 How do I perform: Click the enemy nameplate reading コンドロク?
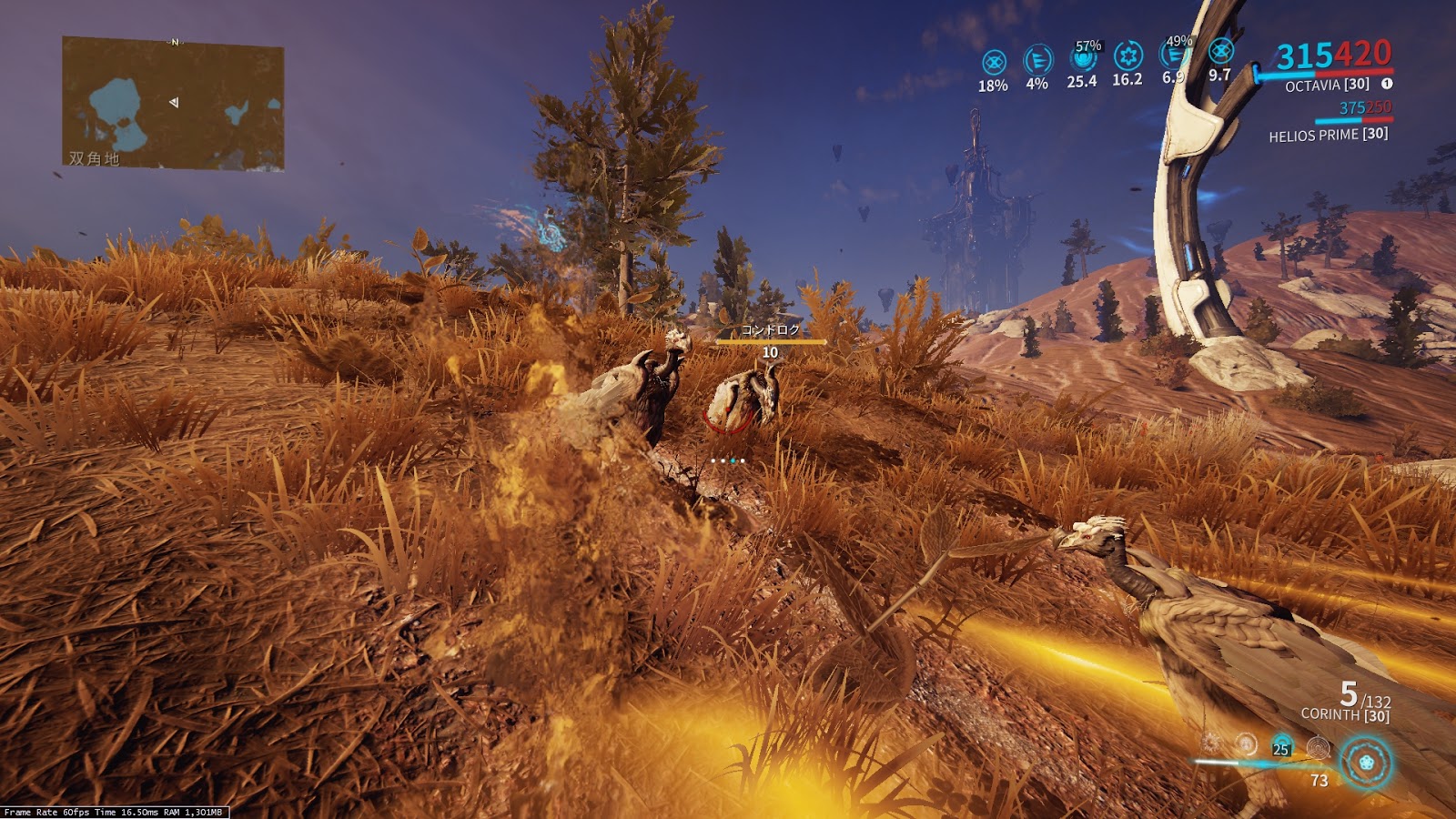point(770,332)
